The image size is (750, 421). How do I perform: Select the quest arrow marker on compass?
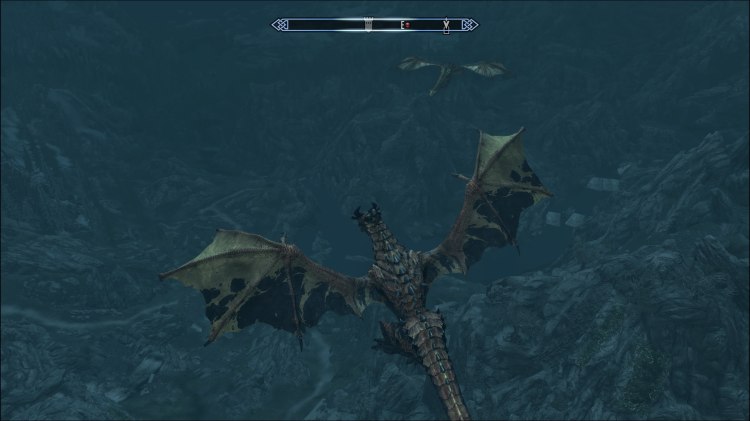pyautogui.click(x=445, y=24)
